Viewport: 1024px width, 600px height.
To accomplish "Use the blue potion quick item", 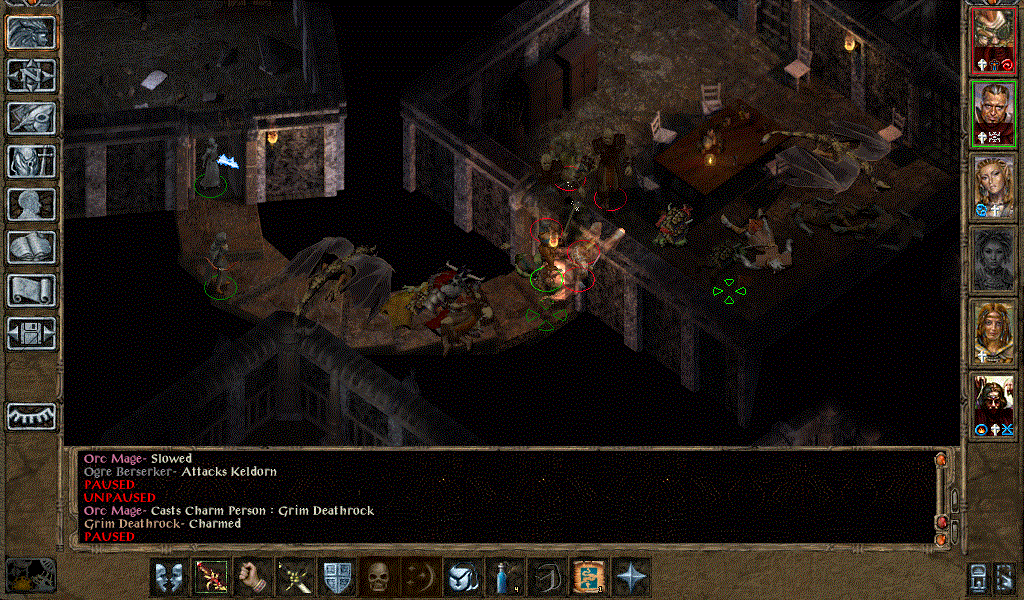I will [505, 577].
